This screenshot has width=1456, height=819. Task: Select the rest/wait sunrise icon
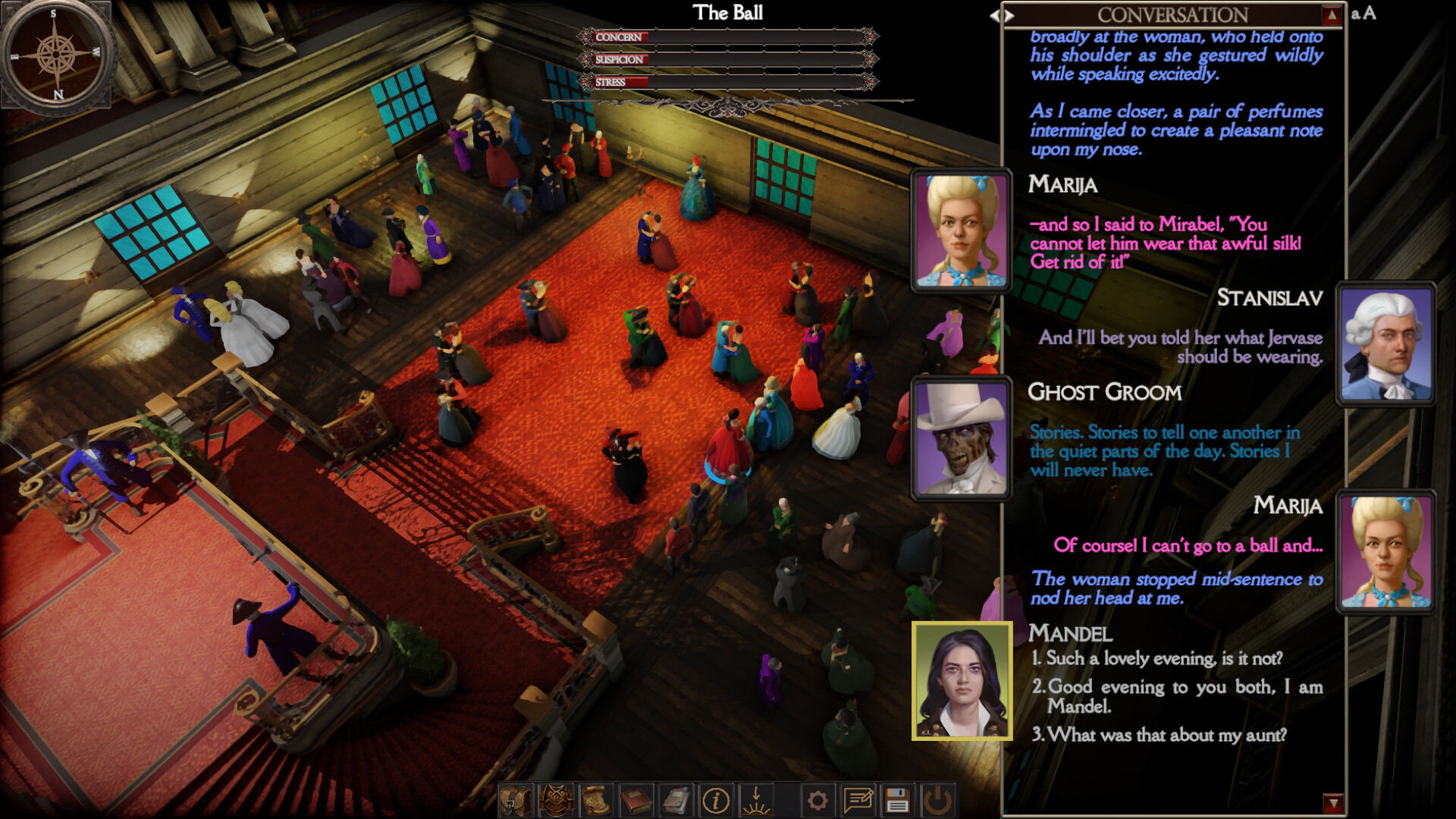pos(756,800)
